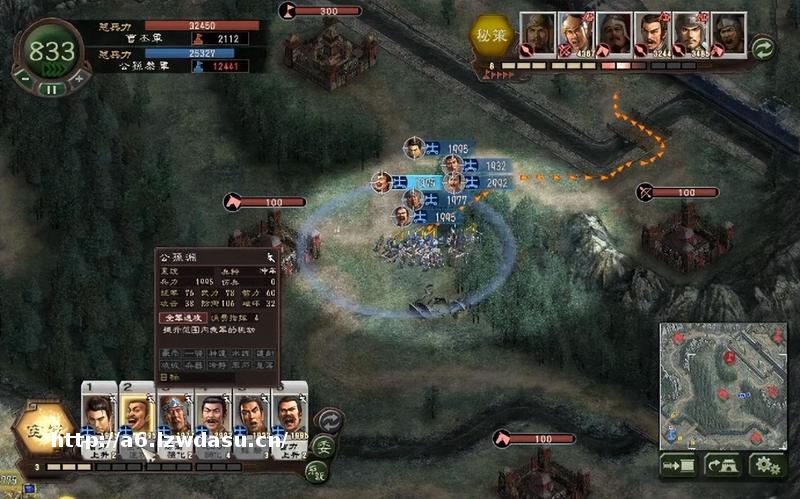Select the first enemy general portrait

[537, 35]
